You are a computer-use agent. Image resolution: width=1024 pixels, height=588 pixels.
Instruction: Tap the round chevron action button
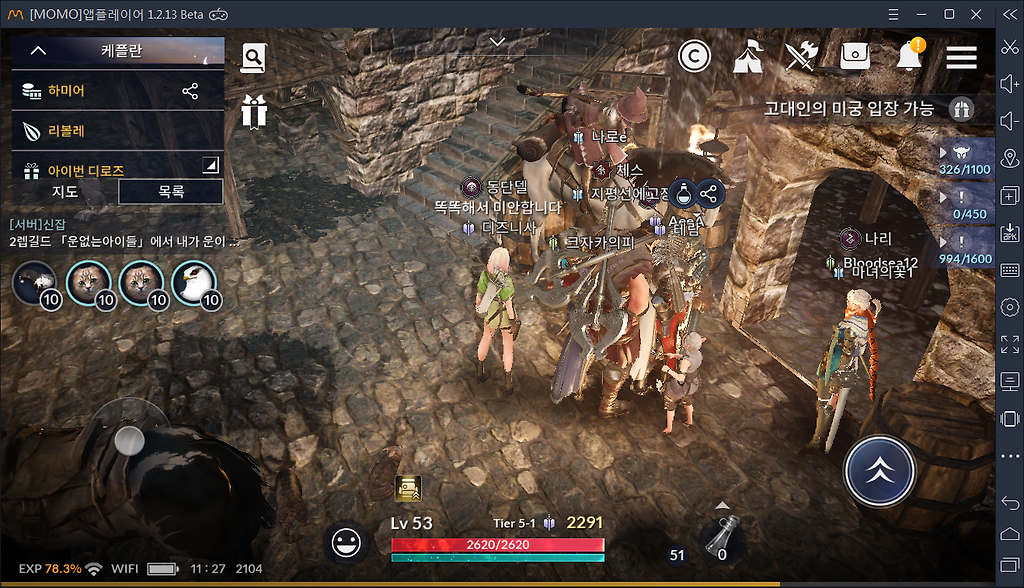(x=879, y=472)
